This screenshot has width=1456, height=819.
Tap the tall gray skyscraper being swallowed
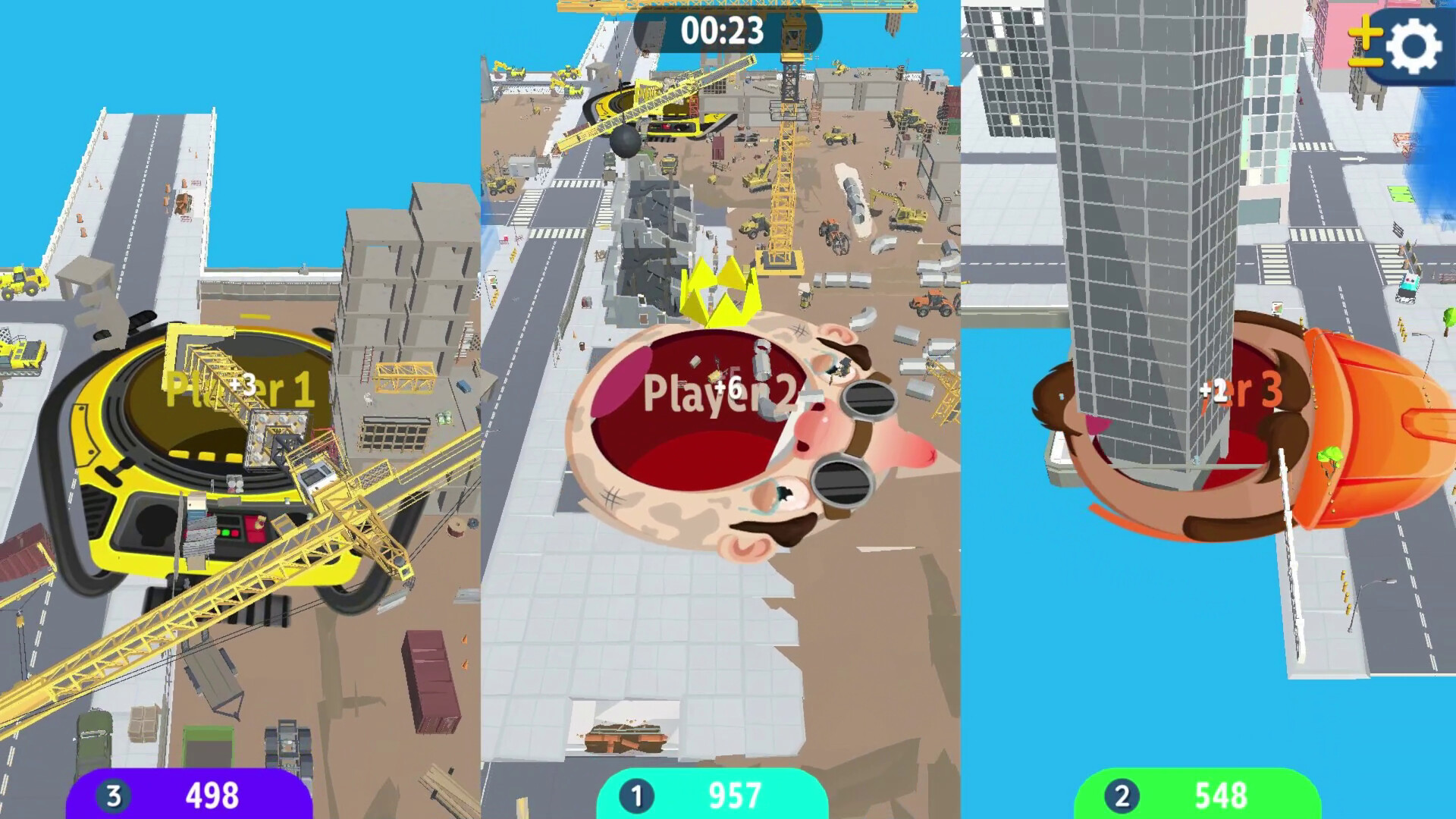point(1137,227)
